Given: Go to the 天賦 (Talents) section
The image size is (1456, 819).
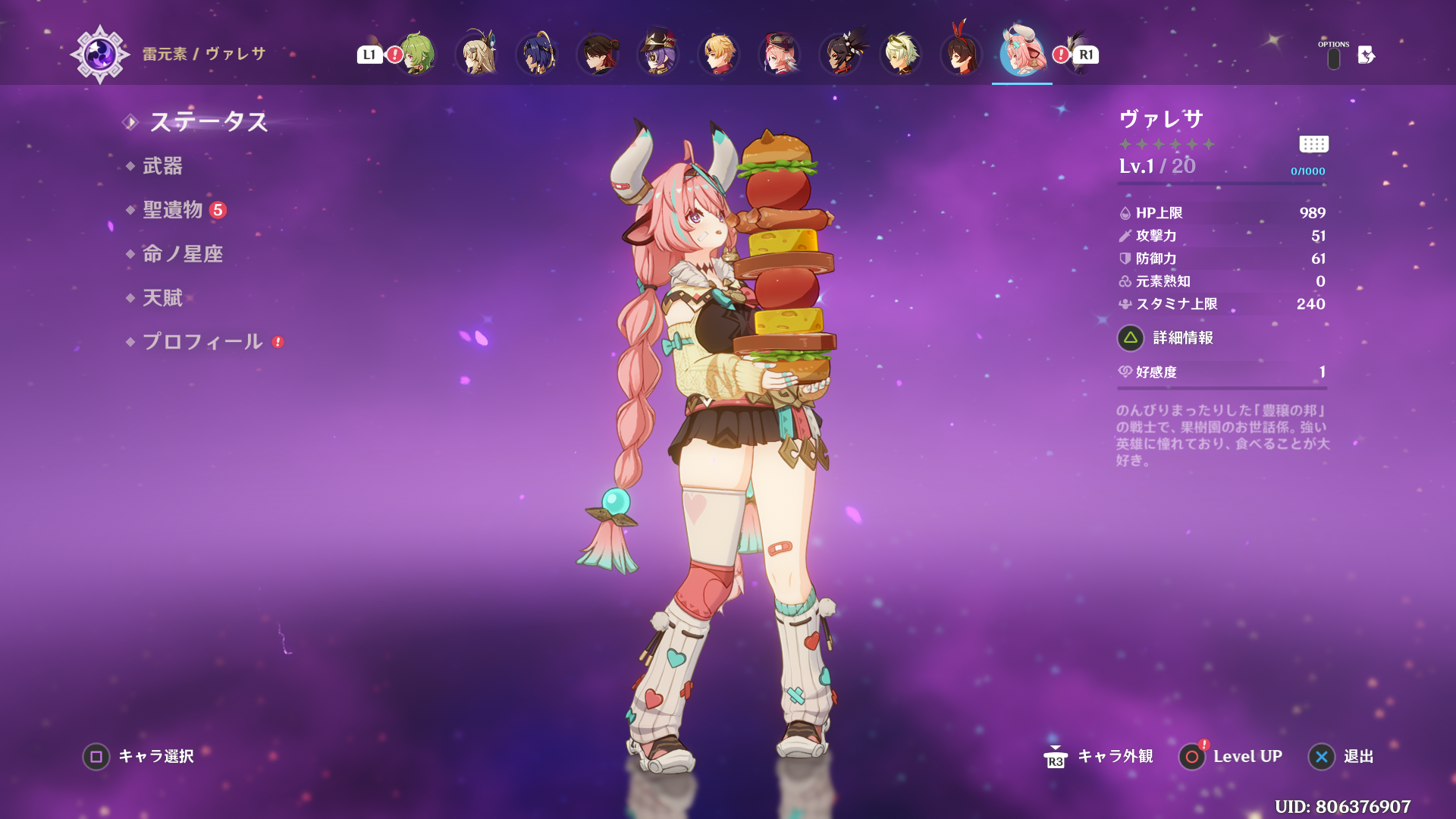Looking at the screenshot, I should pyautogui.click(x=162, y=298).
